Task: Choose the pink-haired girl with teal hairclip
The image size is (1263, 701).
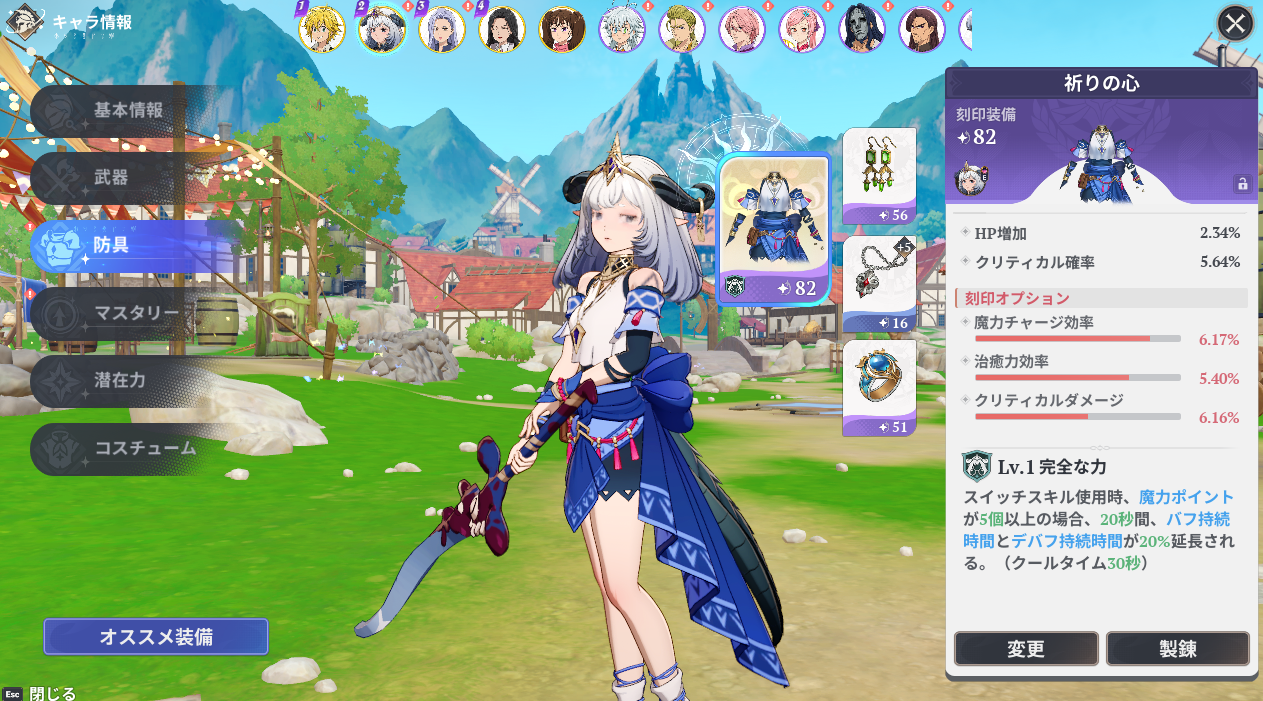Action: point(802,29)
